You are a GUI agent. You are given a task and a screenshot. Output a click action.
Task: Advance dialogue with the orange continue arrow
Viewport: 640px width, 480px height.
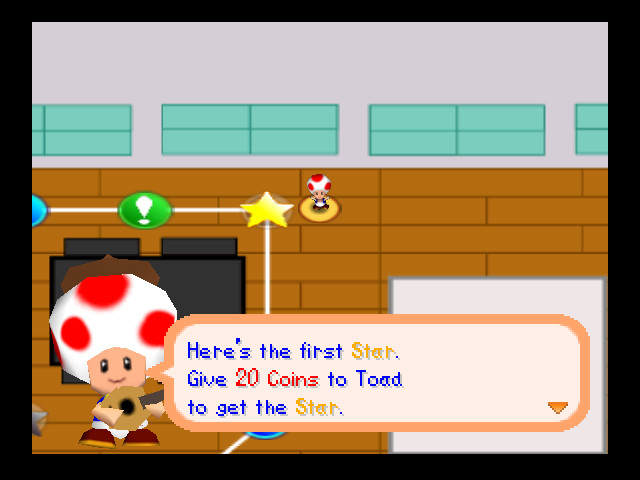coord(557,407)
